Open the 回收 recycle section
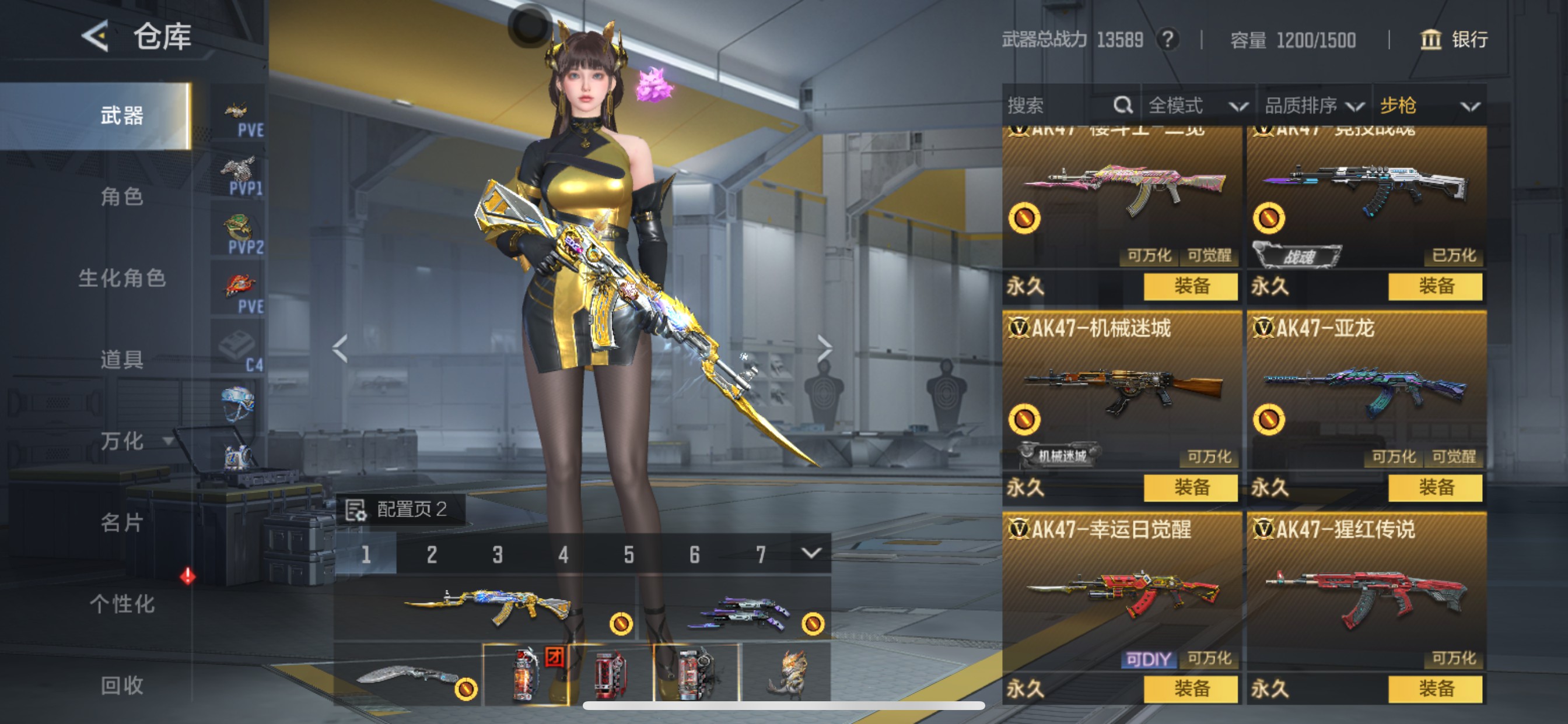This screenshot has height=724, width=1568. (122, 685)
